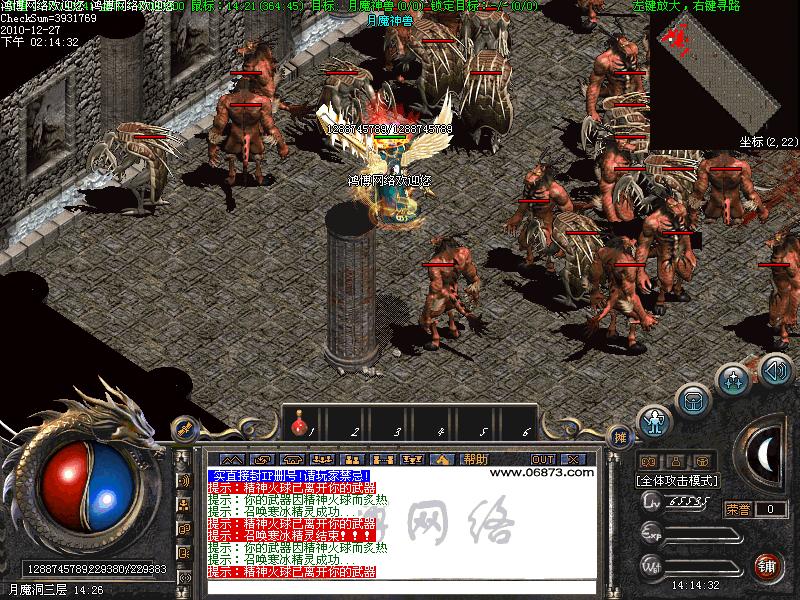800x600 pixels.
Task: Open the red 铺 shop button
Action: point(768,567)
